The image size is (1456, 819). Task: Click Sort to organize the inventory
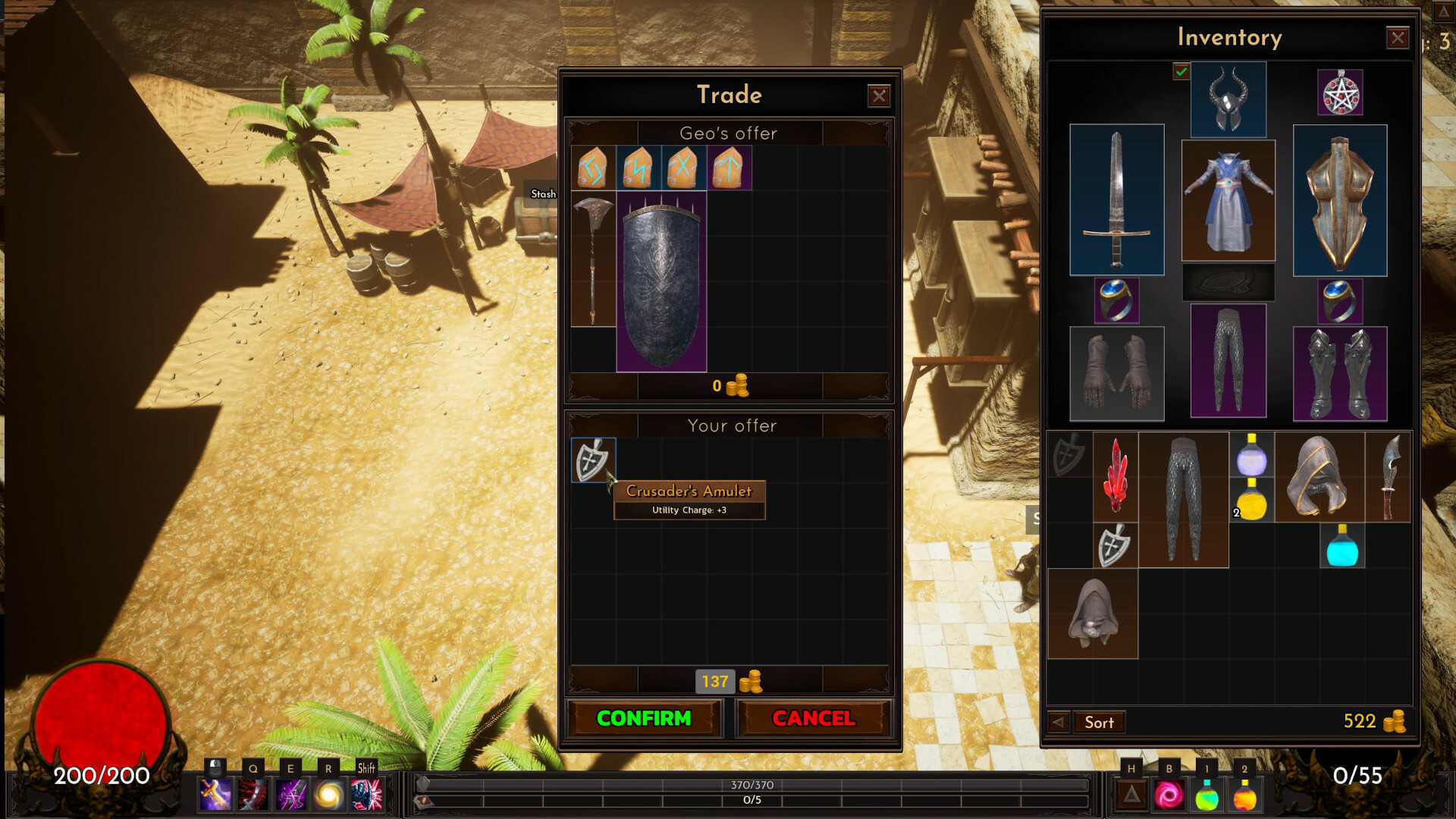[x=1100, y=722]
